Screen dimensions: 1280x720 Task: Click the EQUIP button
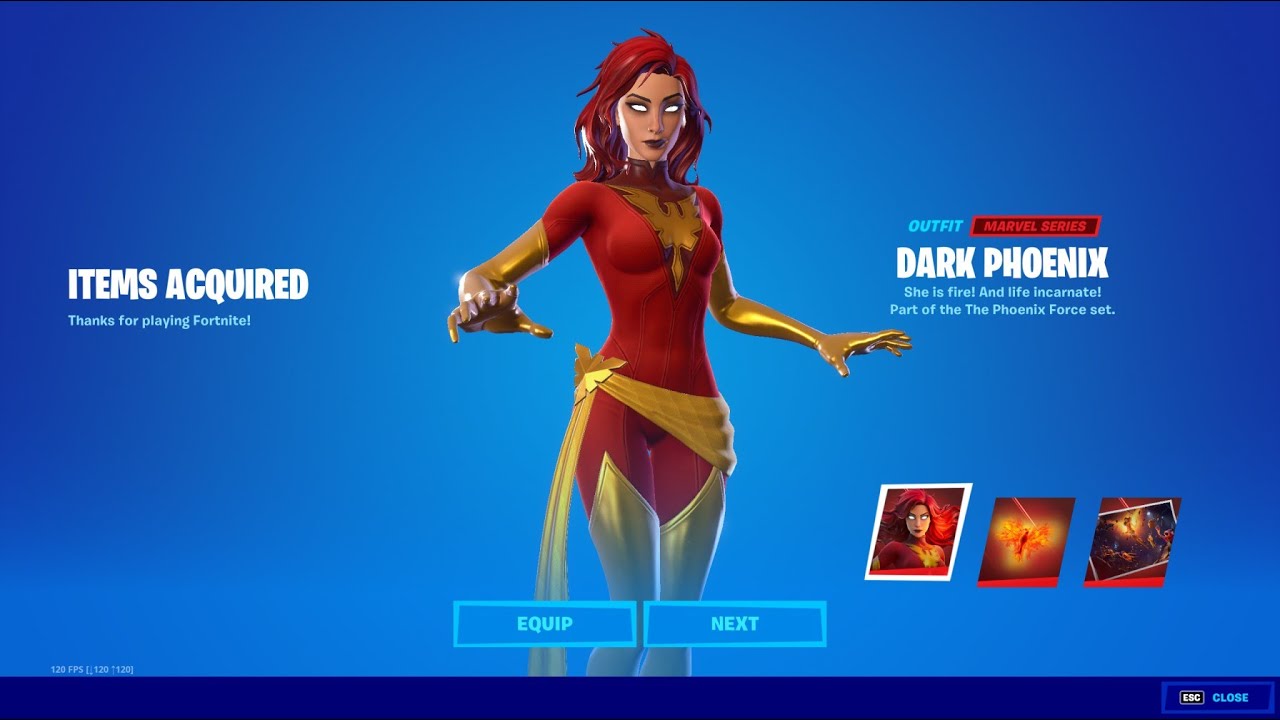click(545, 623)
